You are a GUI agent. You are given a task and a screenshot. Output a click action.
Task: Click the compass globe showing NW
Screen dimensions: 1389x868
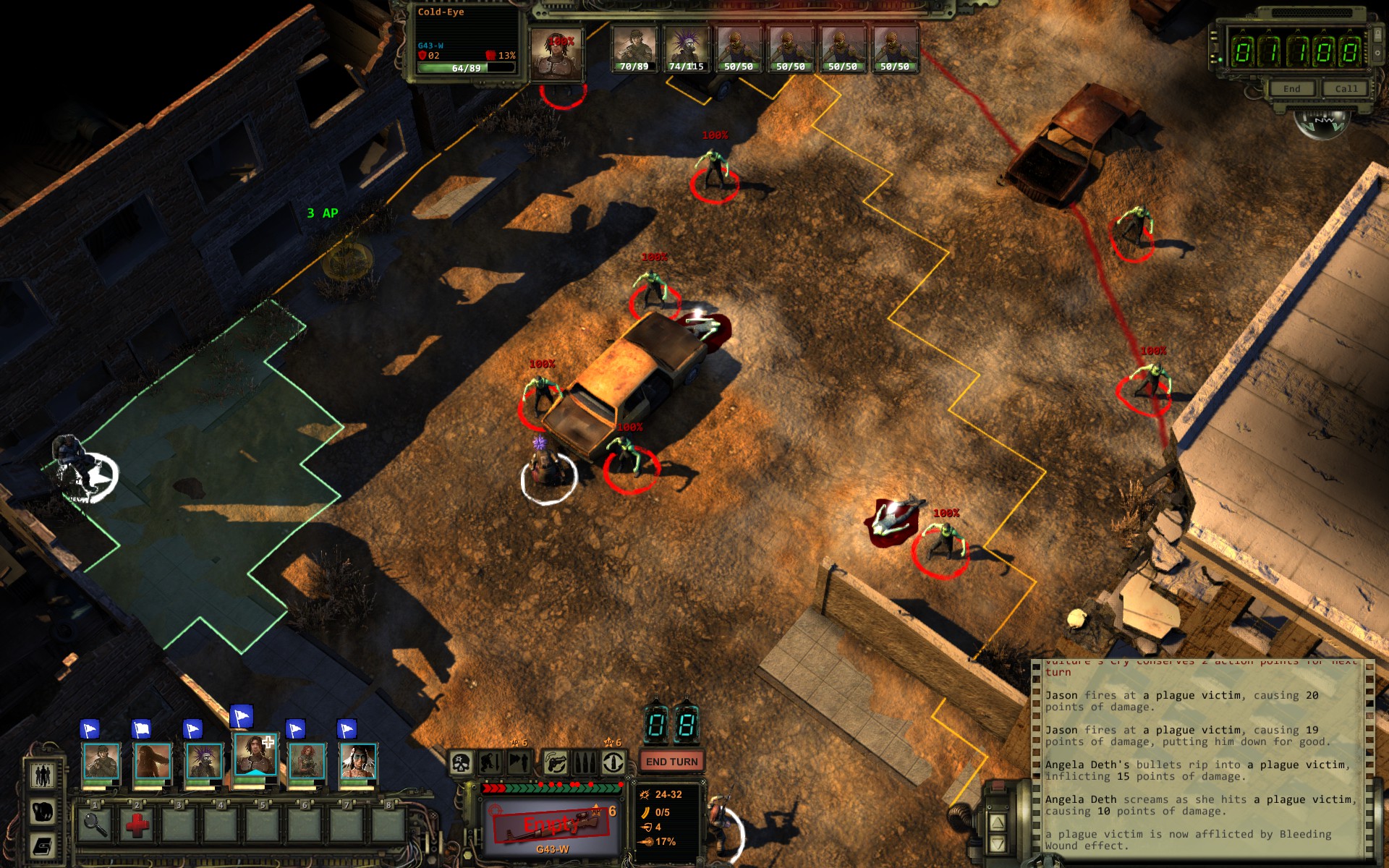[x=1324, y=123]
